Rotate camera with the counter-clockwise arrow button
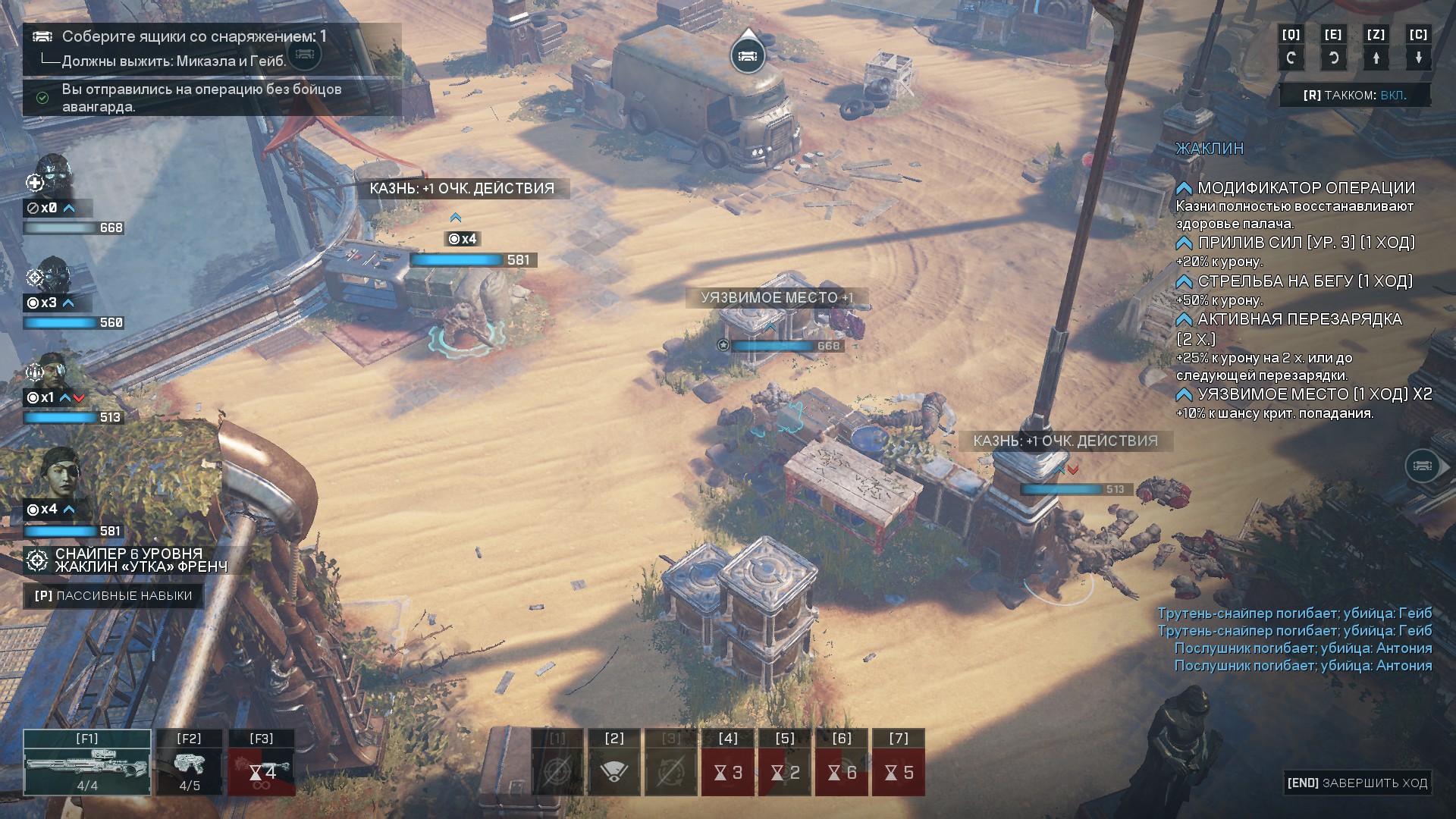The width and height of the screenshot is (1456, 819). [1333, 58]
